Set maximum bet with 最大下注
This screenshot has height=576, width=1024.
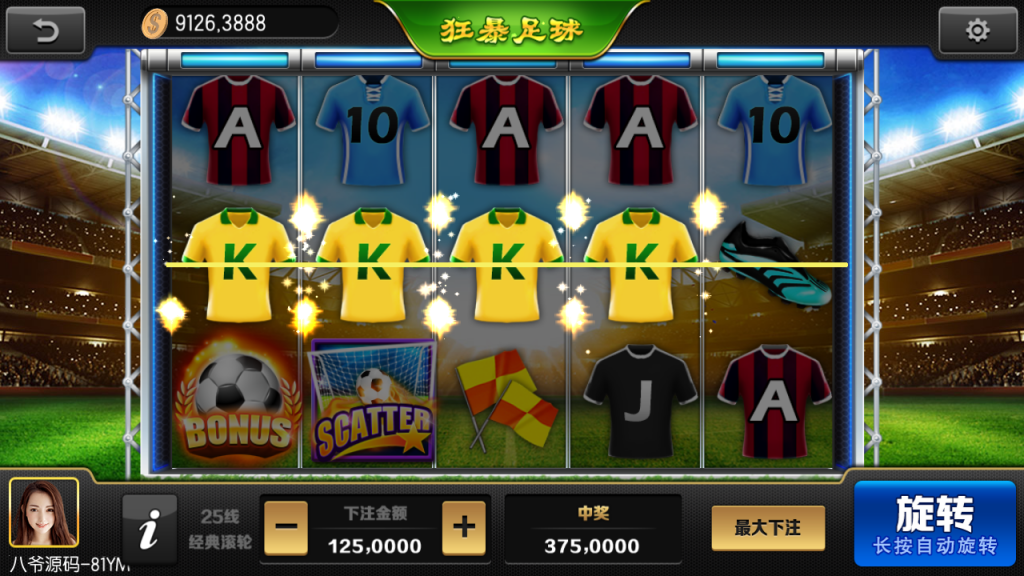pos(768,527)
